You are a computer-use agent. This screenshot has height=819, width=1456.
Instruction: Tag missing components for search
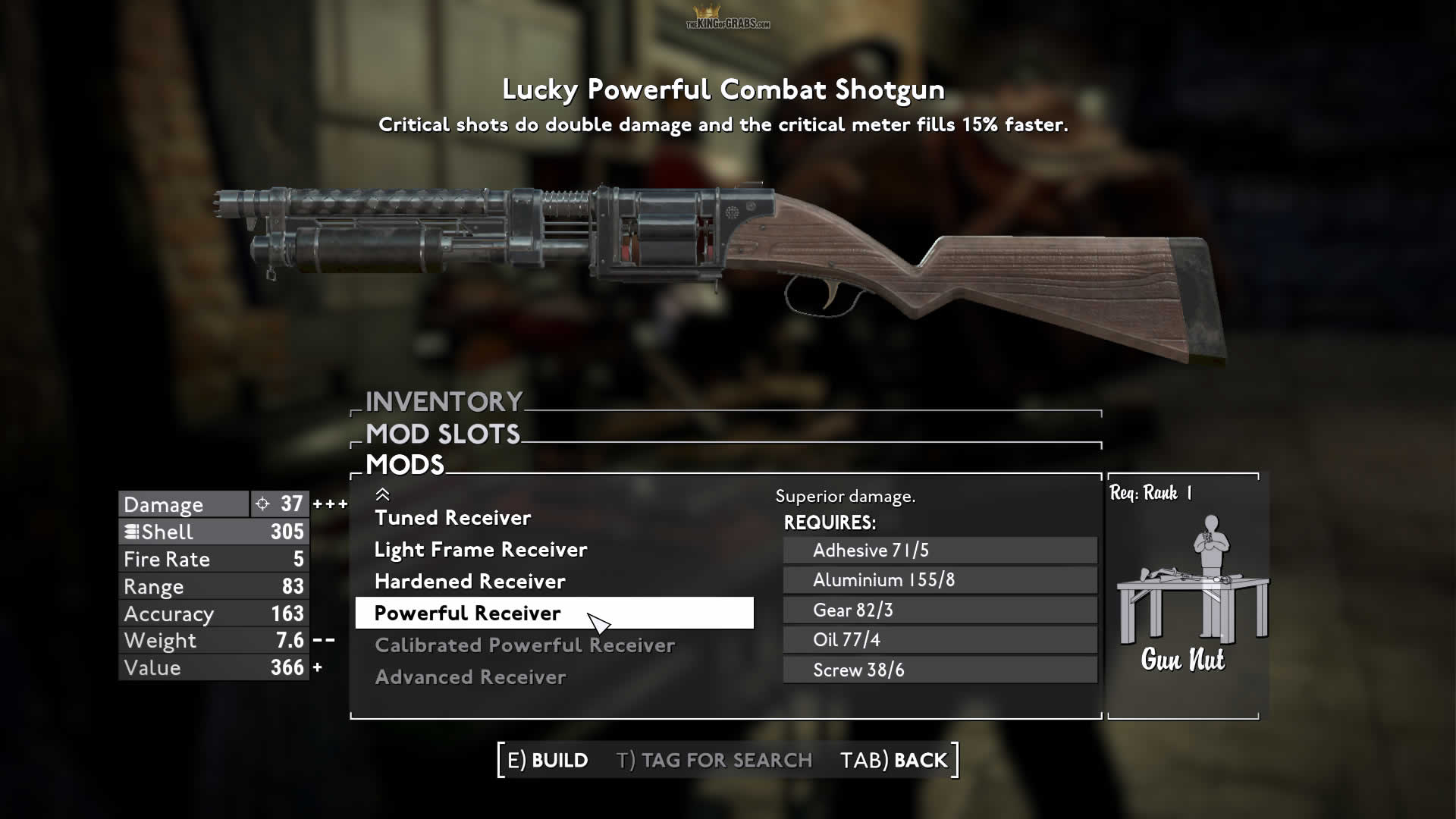coord(714,760)
